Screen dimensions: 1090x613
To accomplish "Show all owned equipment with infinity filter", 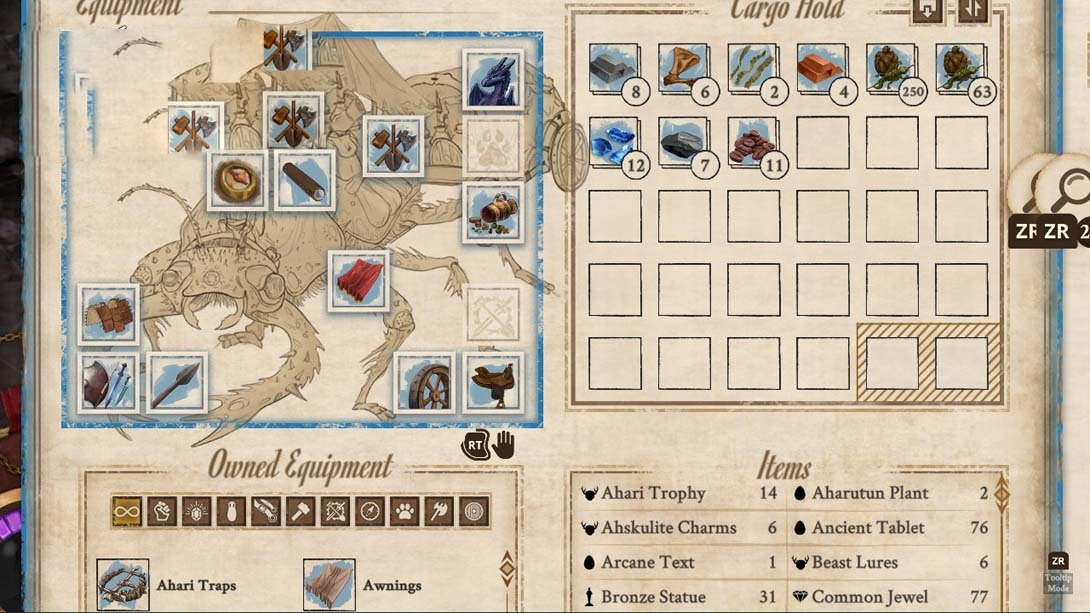I will (x=127, y=511).
